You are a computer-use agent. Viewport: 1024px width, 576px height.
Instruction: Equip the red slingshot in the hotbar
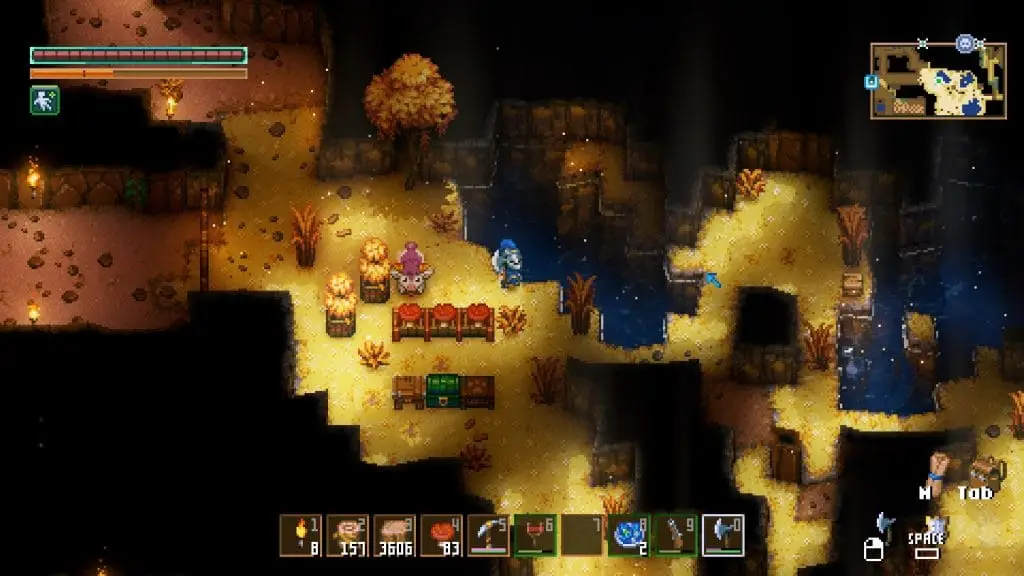535,535
